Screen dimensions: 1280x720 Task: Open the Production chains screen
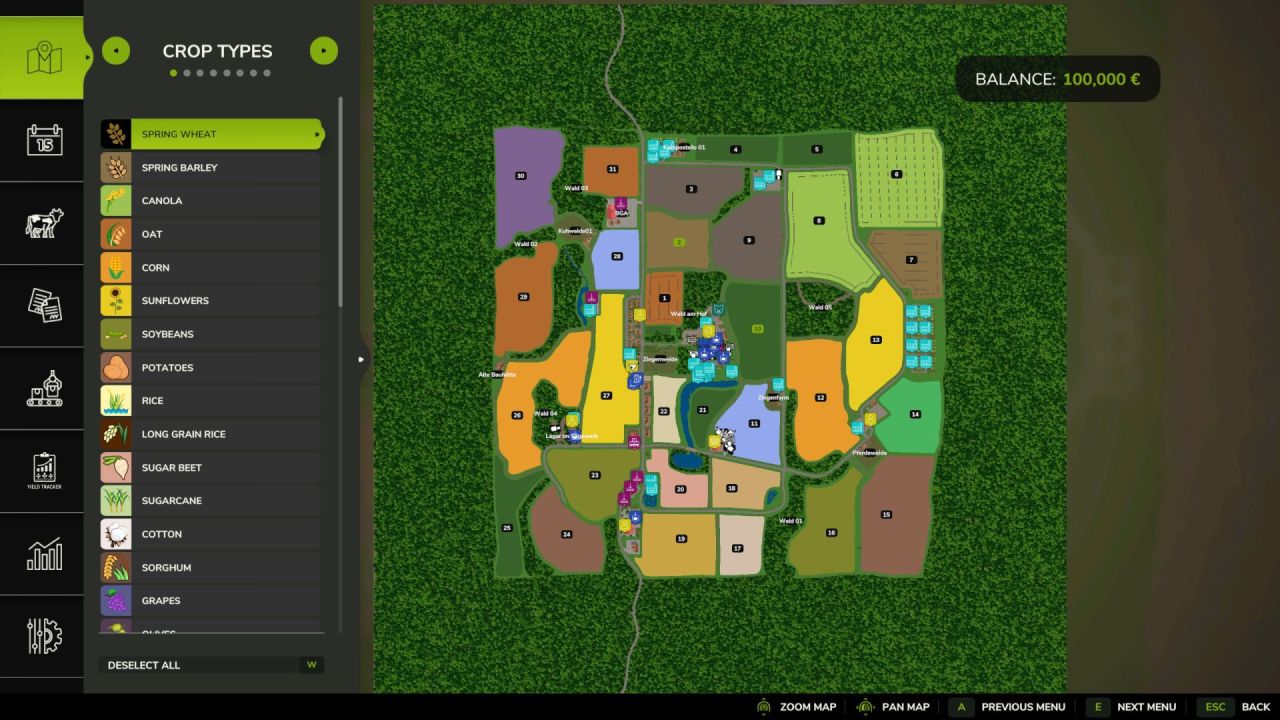pyautogui.click(x=41, y=388)
